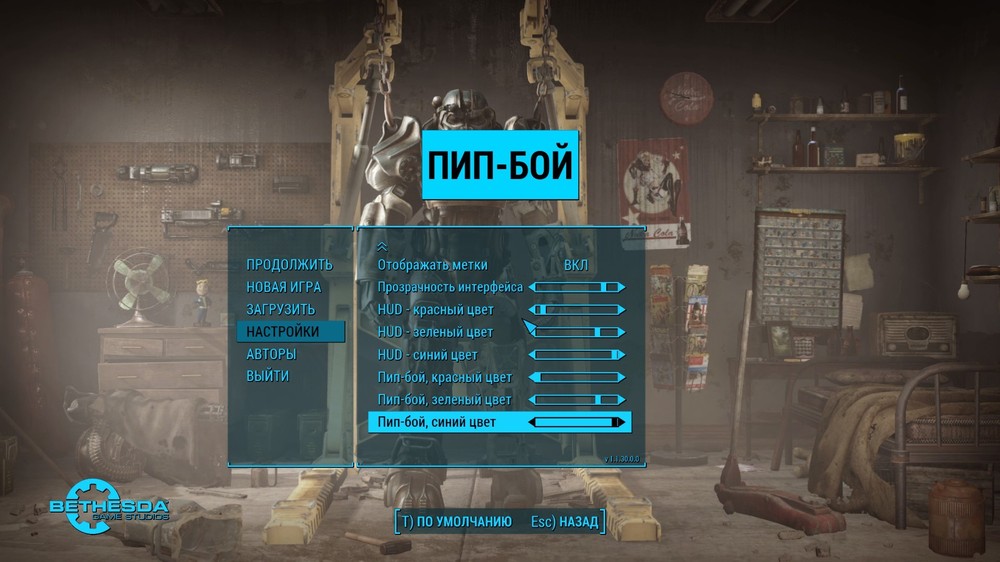Click the Пип-бой, зеленый цвет slider
This screenshot has height=562, width=1000.
(577, 400)
